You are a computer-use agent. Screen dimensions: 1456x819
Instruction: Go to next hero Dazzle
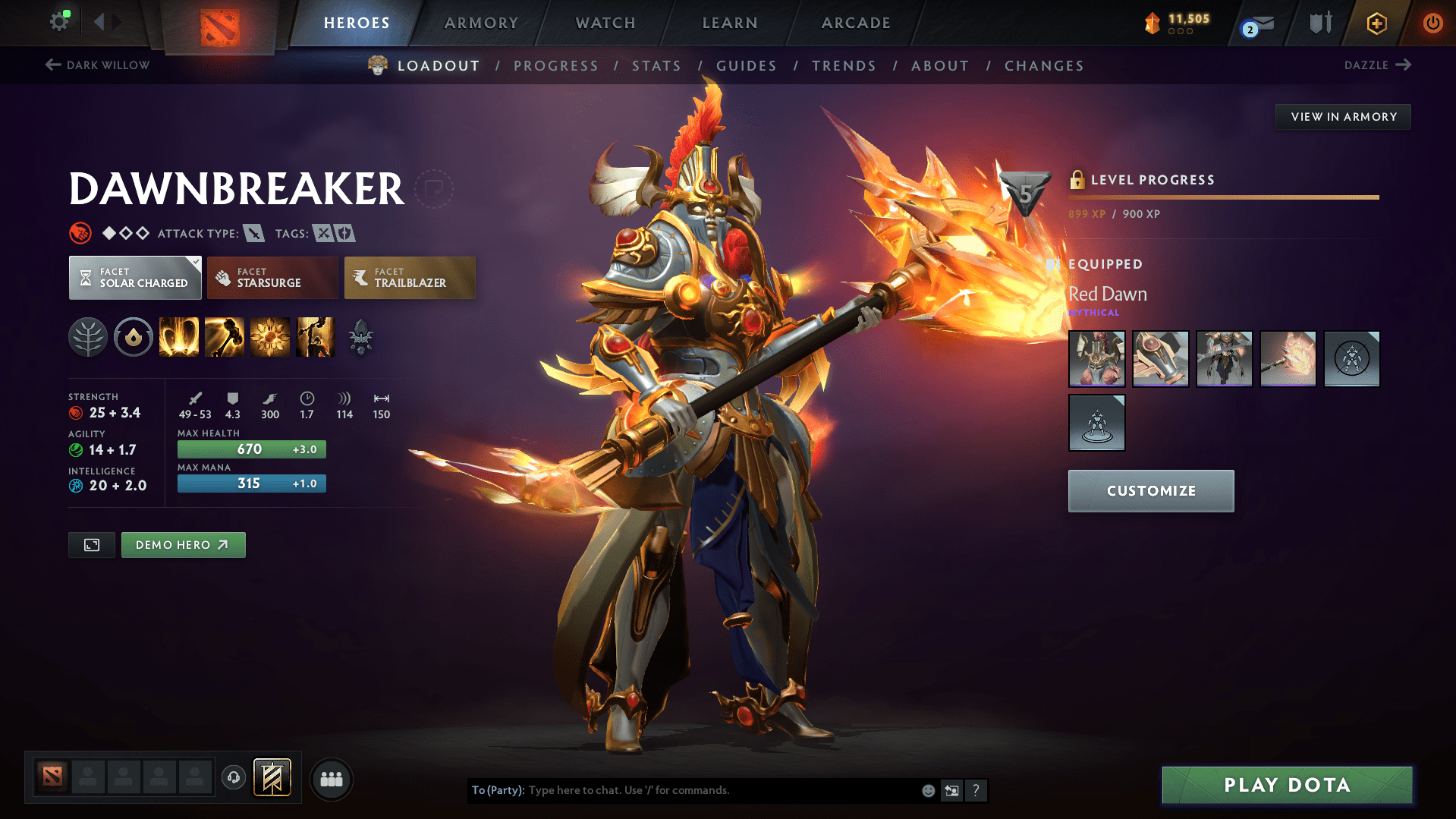click(1376, 65)
